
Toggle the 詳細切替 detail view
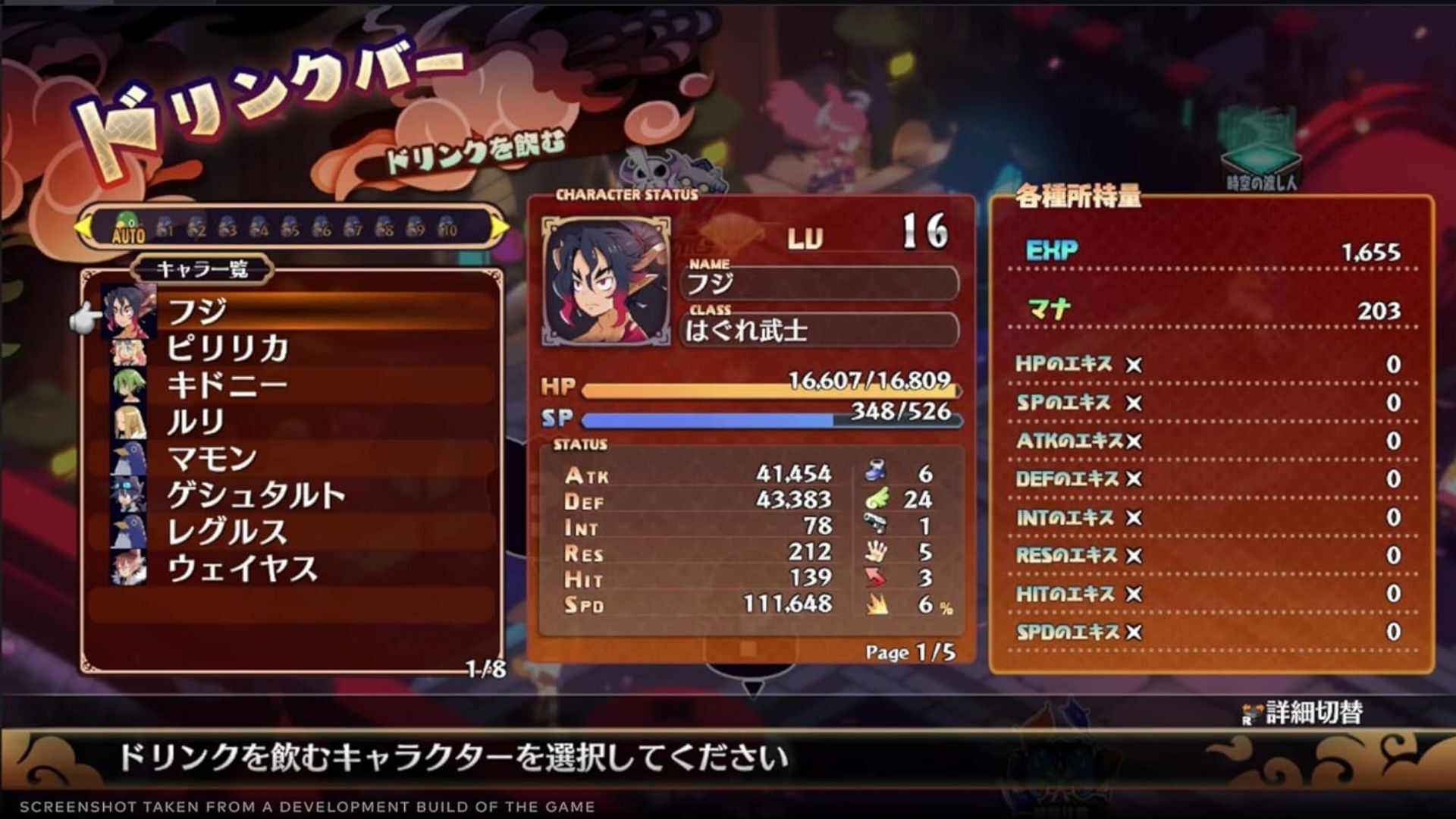tap(1303, 713)
